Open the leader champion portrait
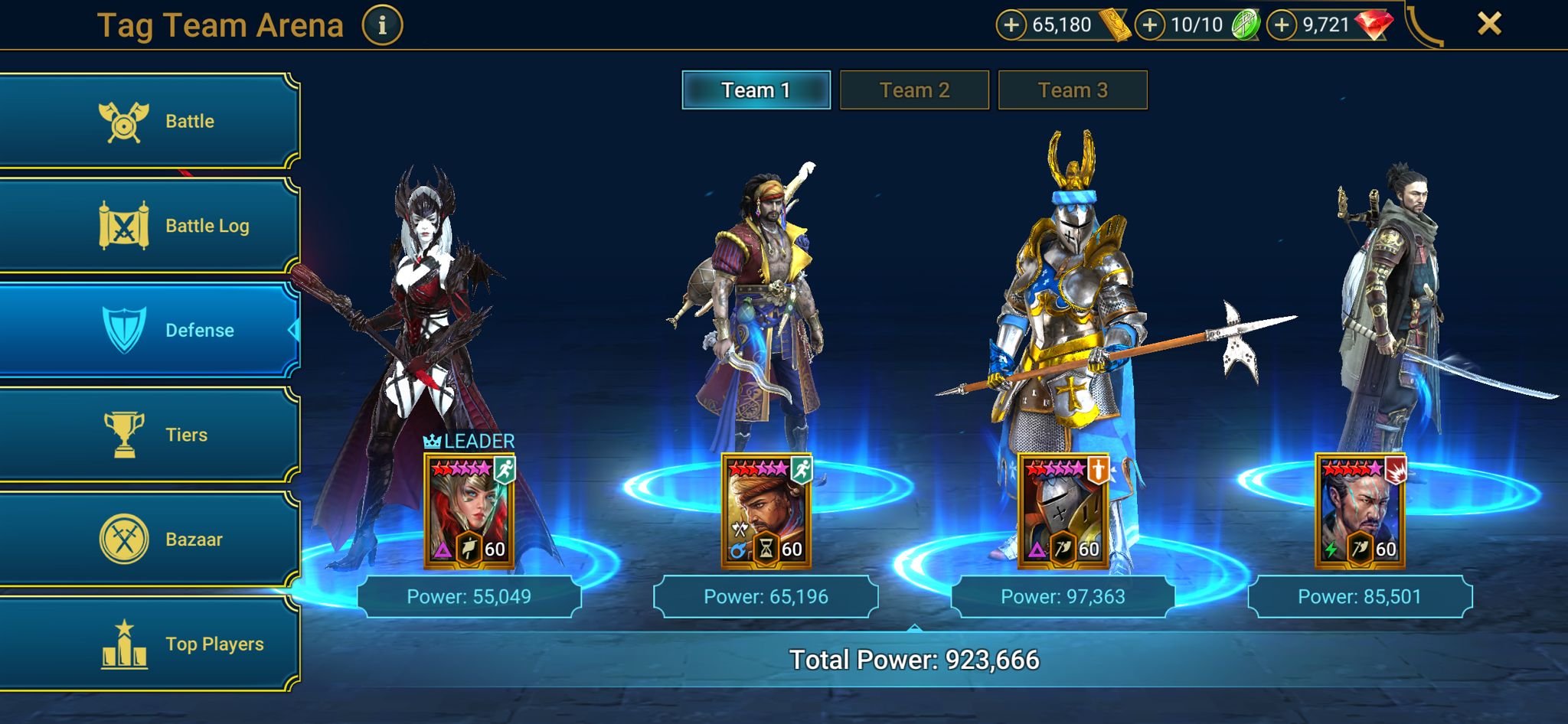The width and height of the screenshot is (1568, 724). [x=470, y=513]
